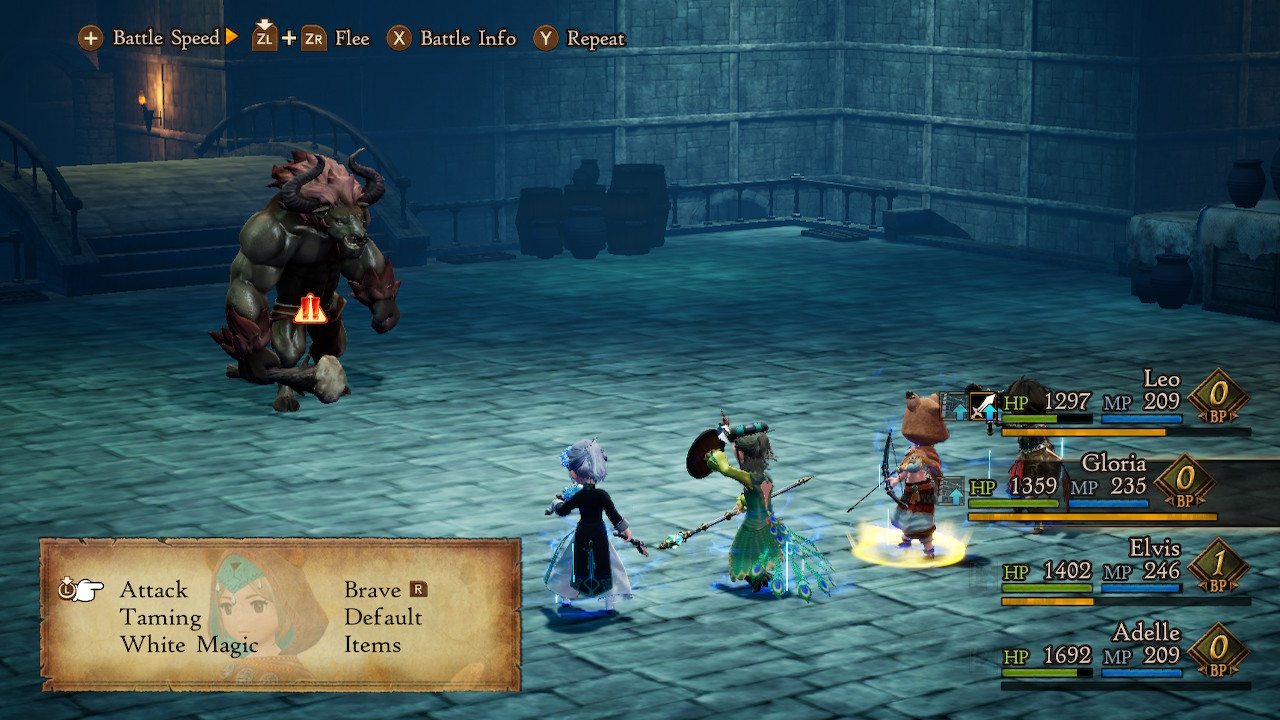1280x720 pixels.
Task: Choose the Taming command
Action: (x=161, y=618)
